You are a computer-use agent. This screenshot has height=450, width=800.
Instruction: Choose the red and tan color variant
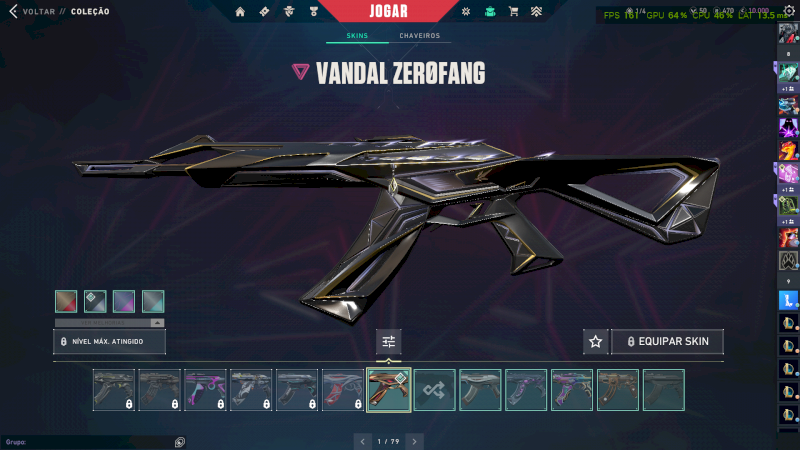66,301
